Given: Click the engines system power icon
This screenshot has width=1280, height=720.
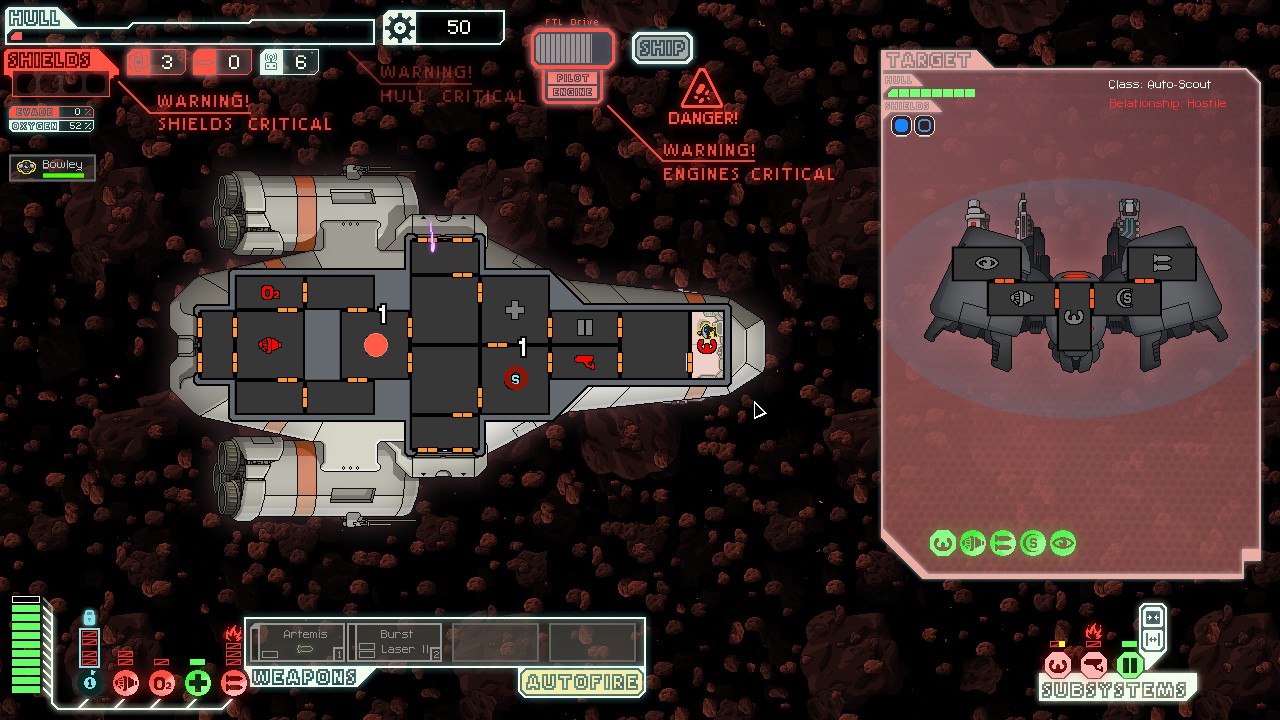Looking at the screenshot, I should pyautogui.click(x=126, y=683).
